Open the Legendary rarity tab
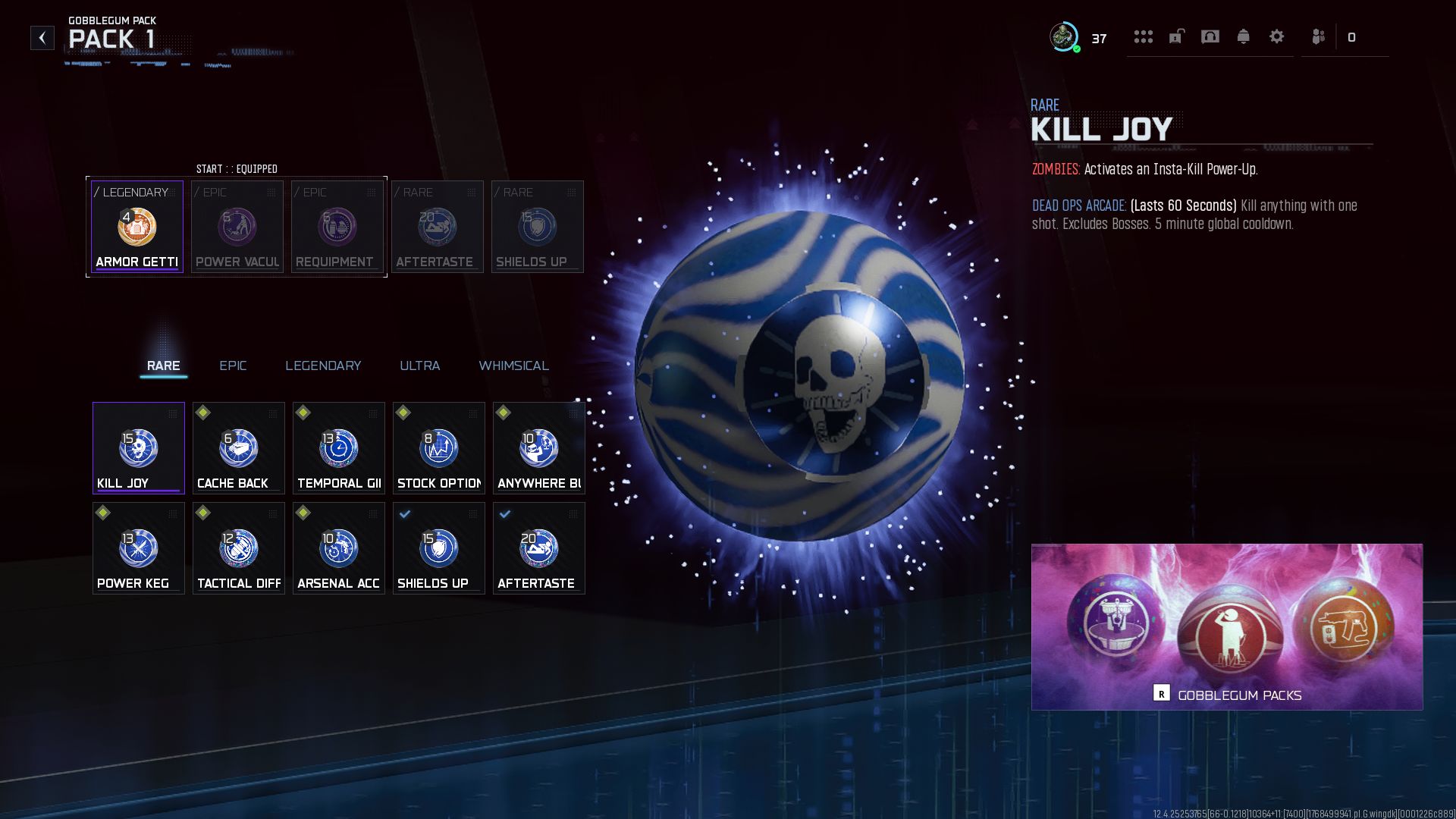Image resolution: width=1456 pixels, height=819 pixels. pyautogui.click(x=323, y=366)
